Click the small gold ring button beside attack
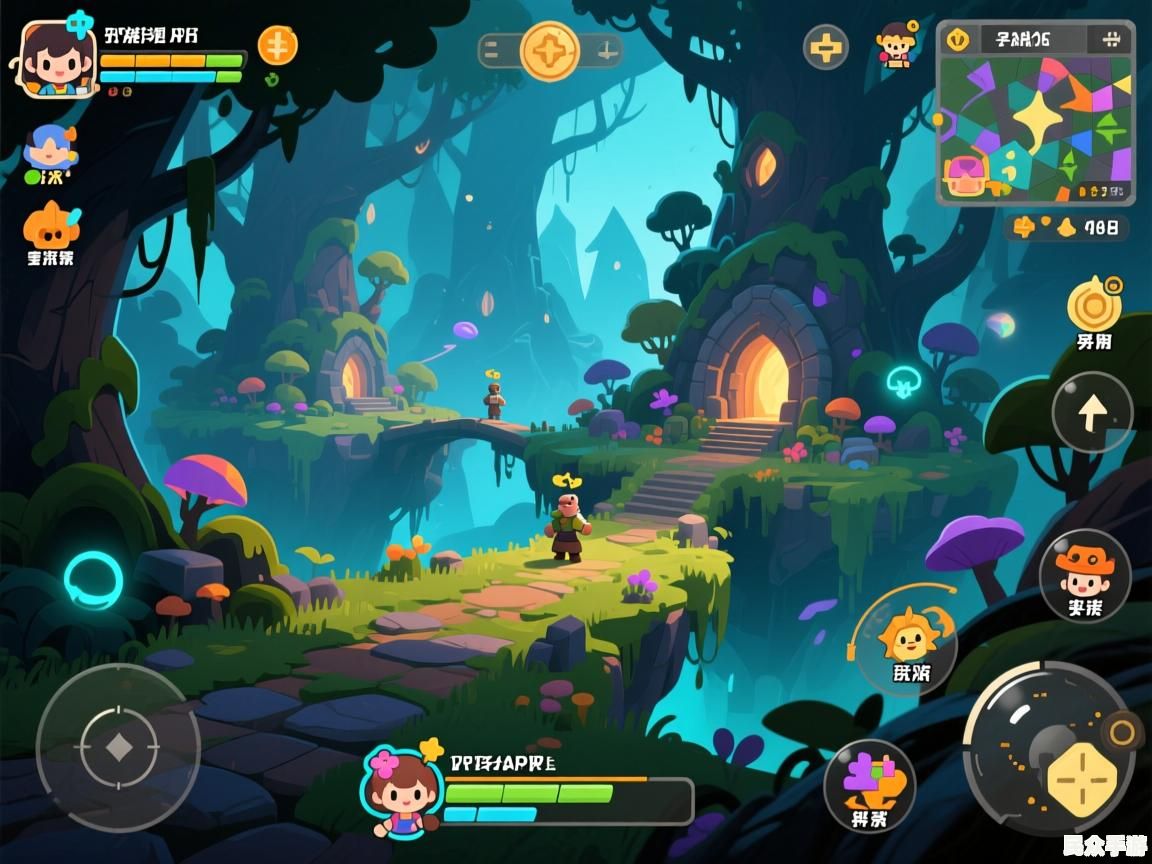Screen dimensions: 1152x864 (1123, 733)
